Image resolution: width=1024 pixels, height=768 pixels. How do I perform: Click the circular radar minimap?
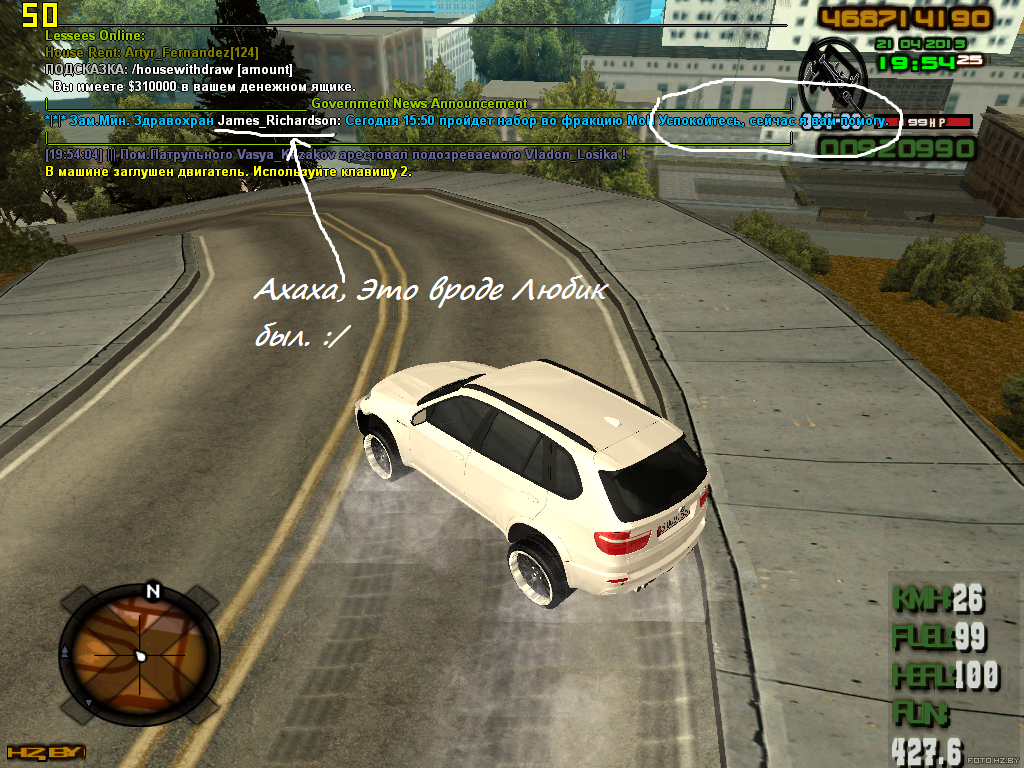pos(139,655)
